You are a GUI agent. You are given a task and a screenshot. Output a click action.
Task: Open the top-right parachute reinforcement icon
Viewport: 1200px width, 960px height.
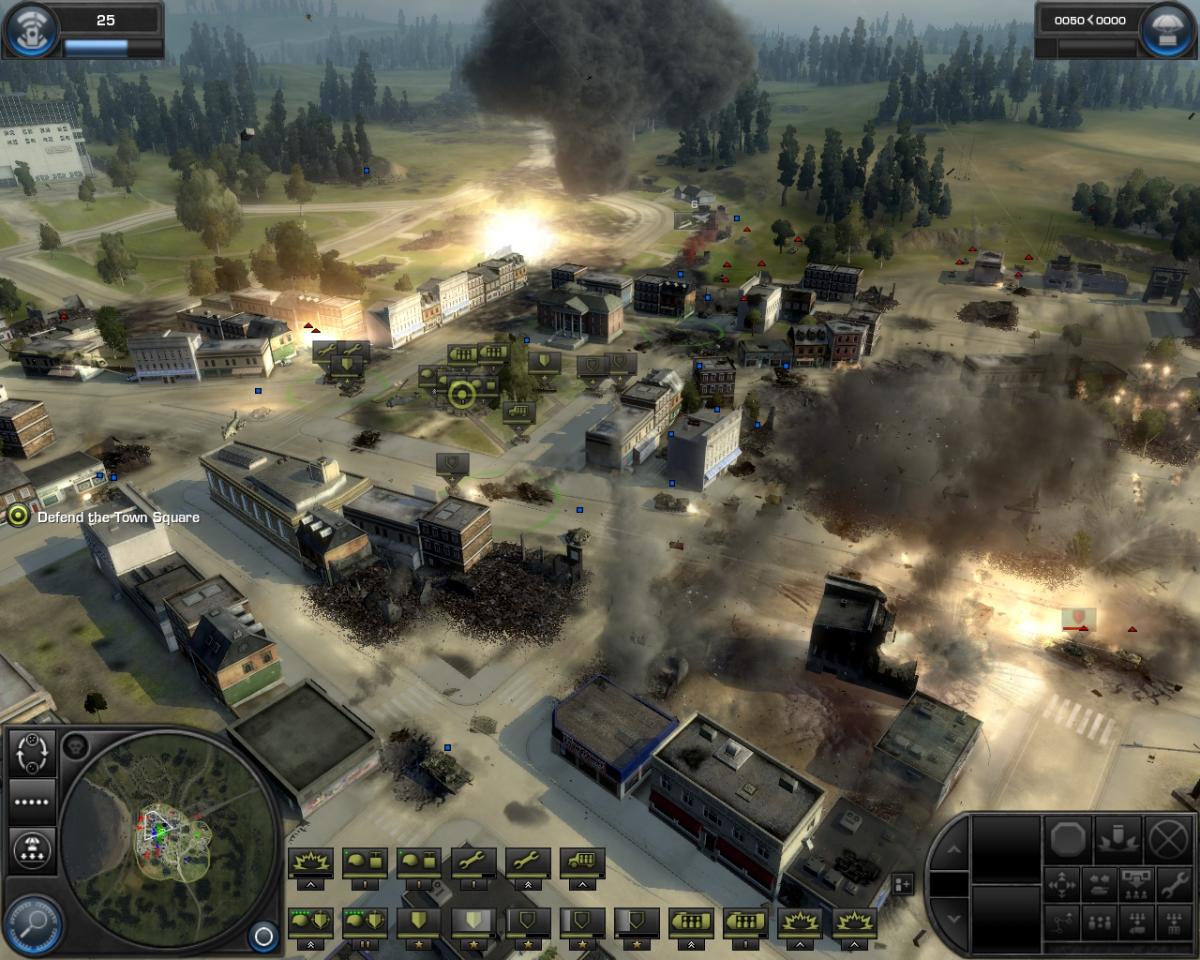pyautogui.click(x=1169, y=30)
